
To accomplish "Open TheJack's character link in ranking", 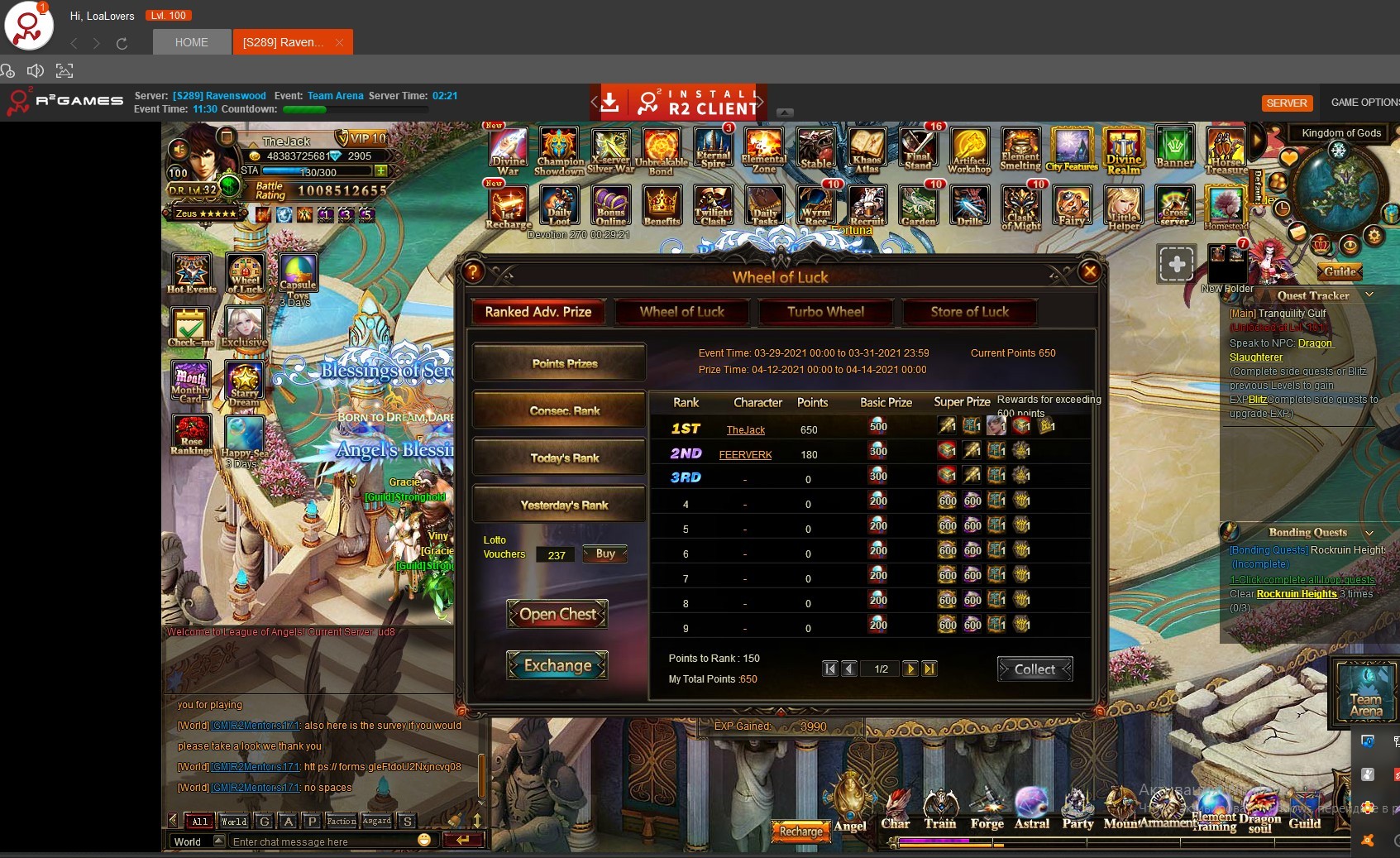I will (745, 430).
